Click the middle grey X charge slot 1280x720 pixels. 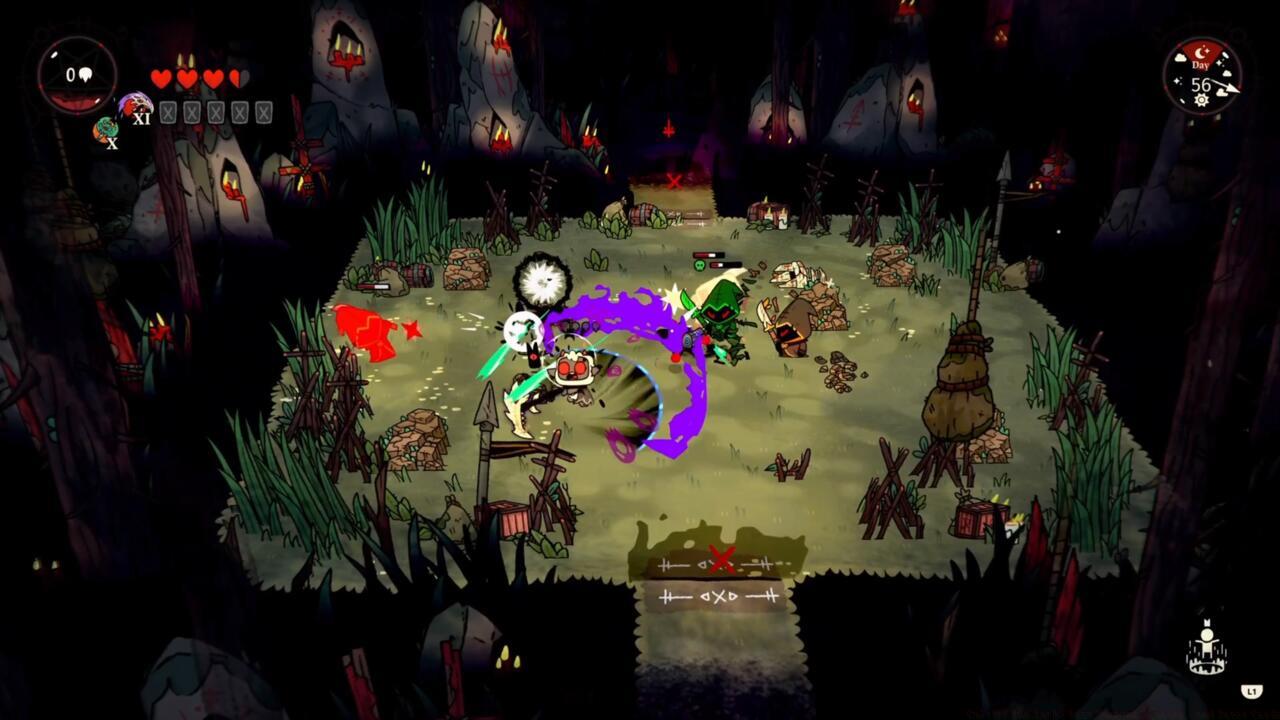[215, 111]
